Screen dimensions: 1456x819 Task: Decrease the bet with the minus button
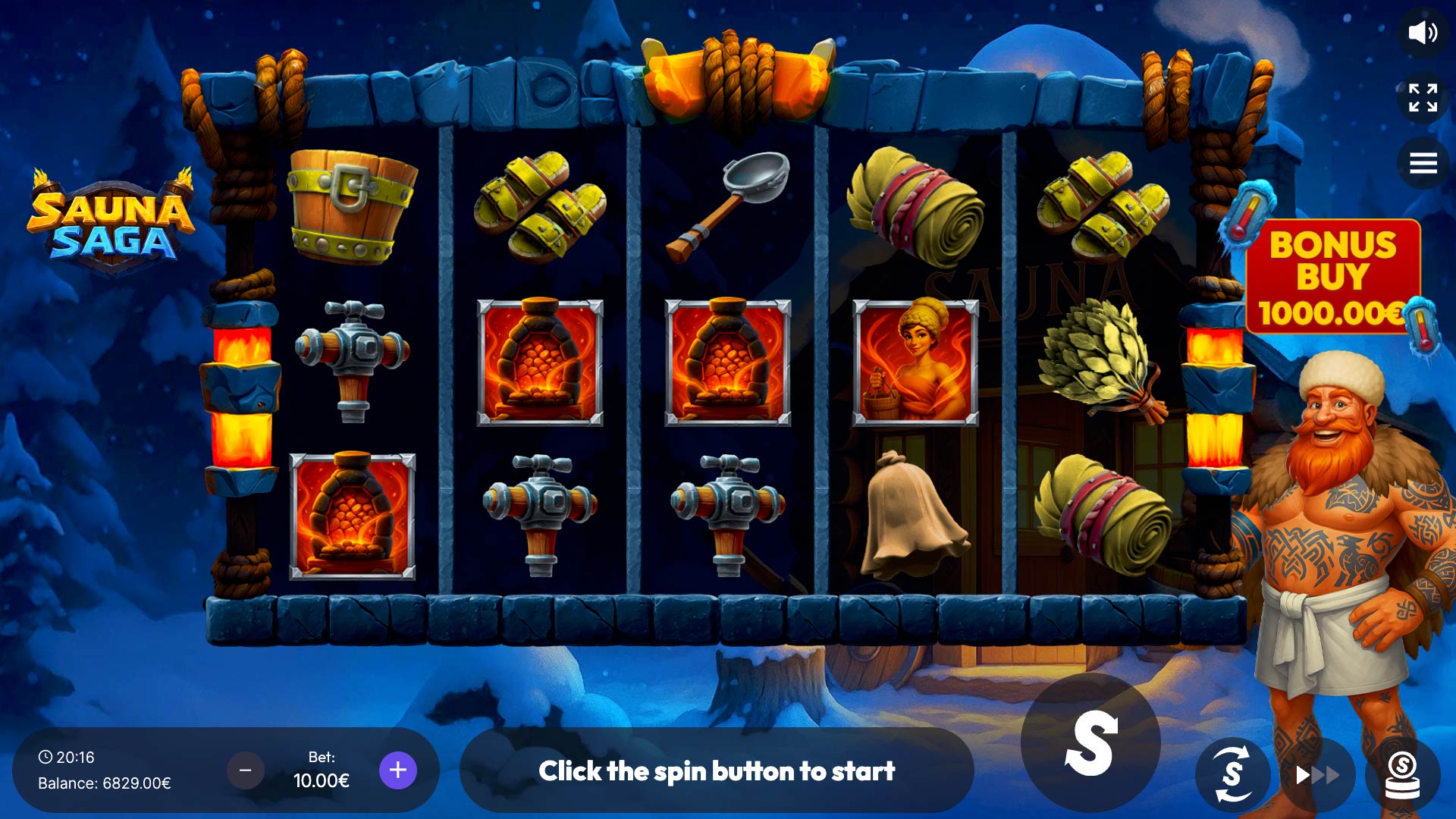click(x=245, y=770)
